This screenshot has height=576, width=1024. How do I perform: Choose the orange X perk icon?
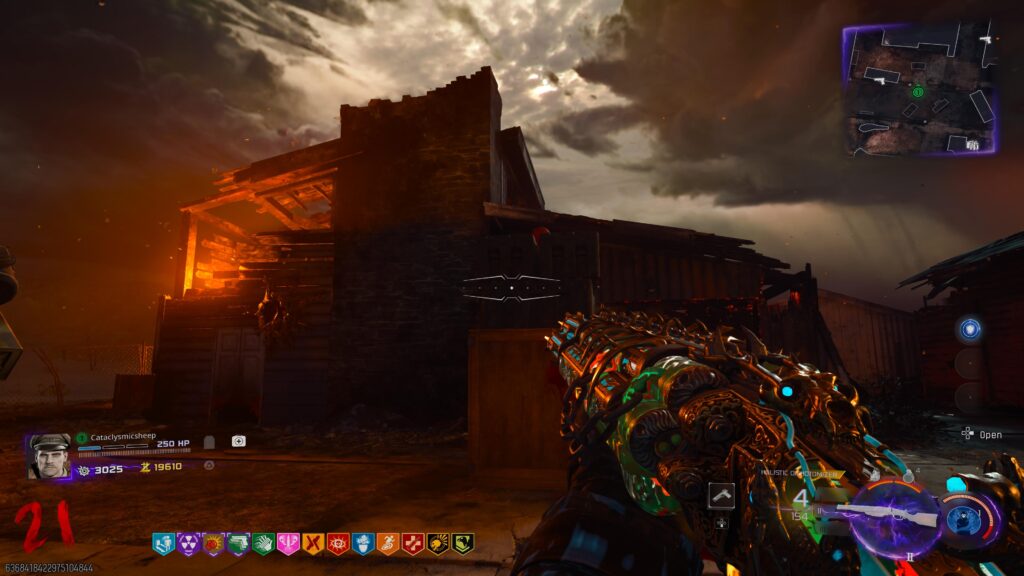point(313,544)
